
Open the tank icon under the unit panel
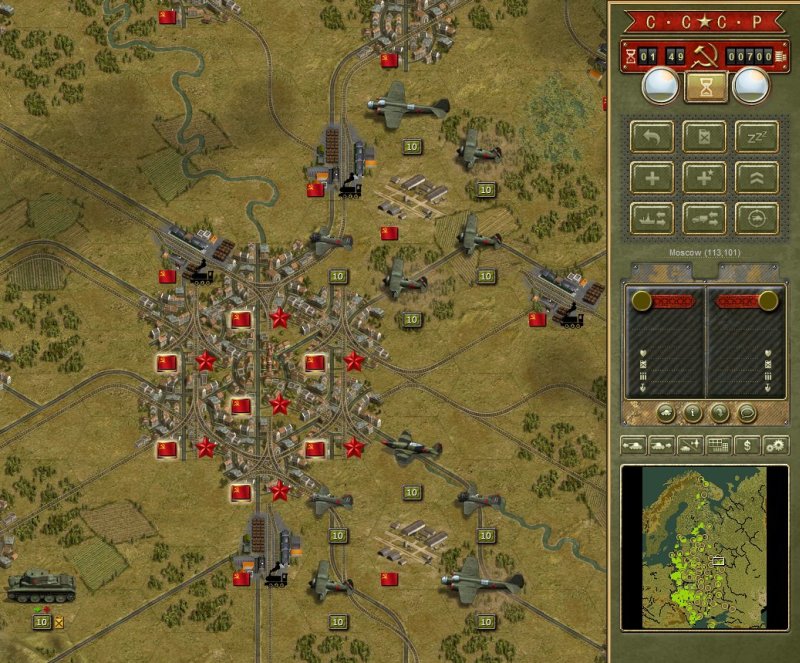664,411
